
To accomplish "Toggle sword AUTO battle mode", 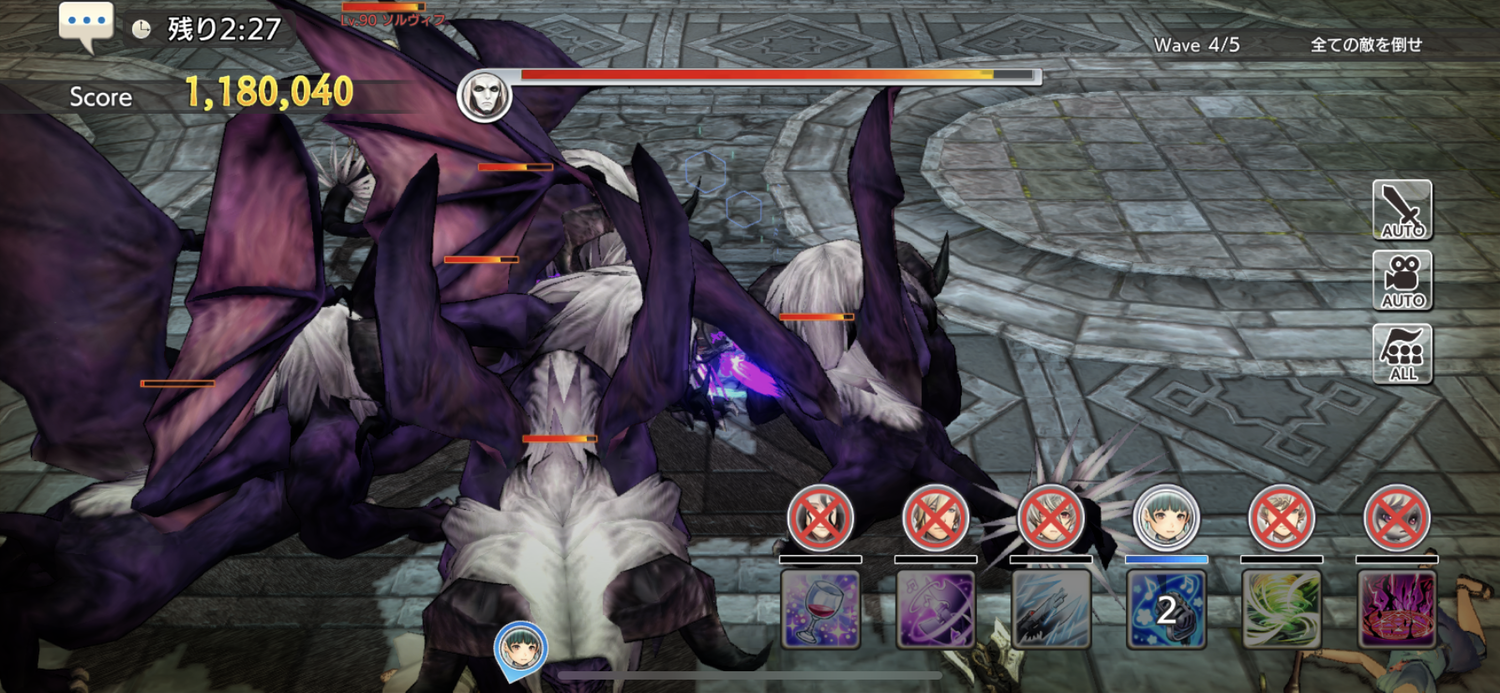I will [1402, 210].
